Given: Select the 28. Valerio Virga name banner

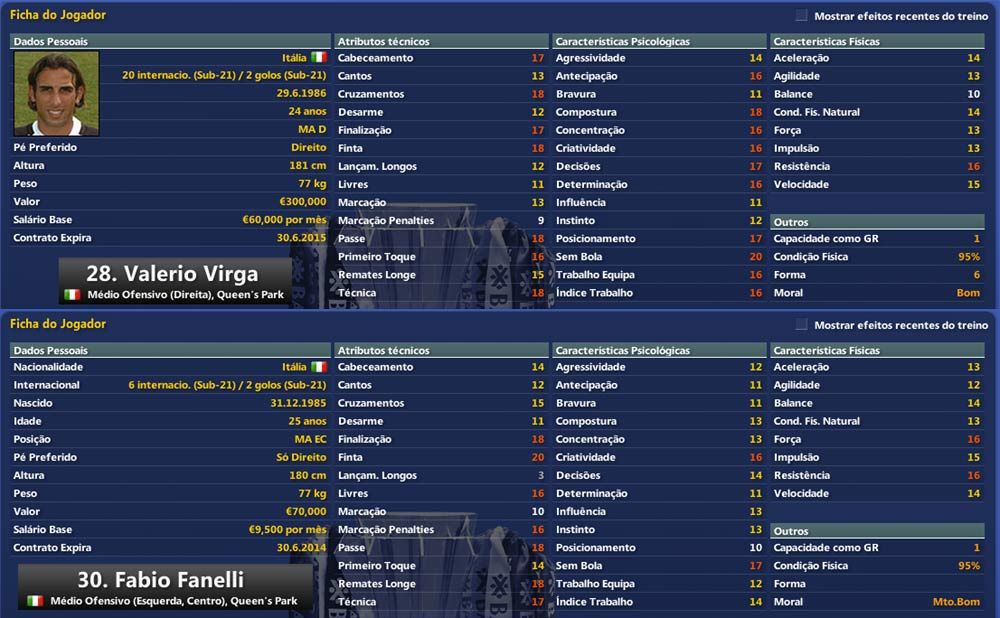Looking at the screenshot, I should pyautogui.click(x=174, y=274).
